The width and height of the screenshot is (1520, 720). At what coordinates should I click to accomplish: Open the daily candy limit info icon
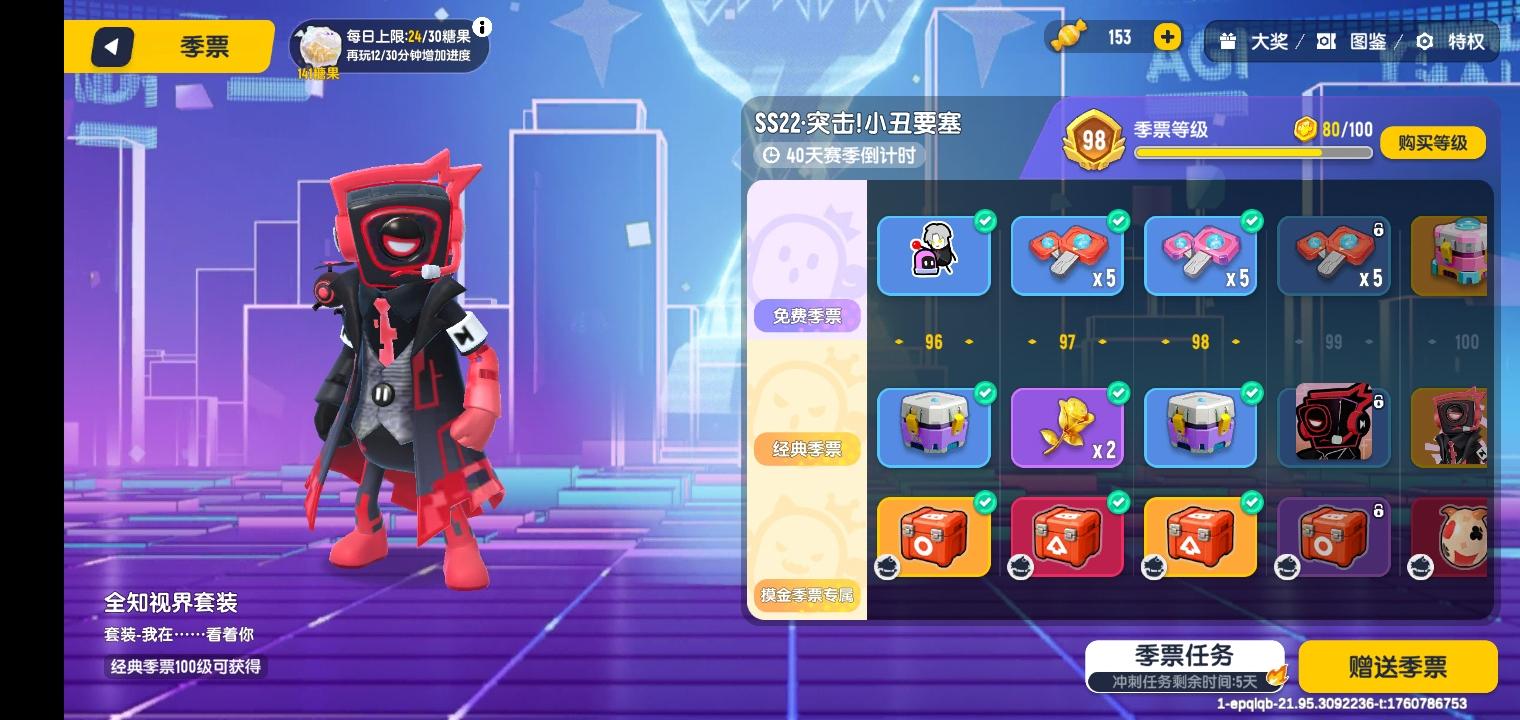point(483,28)
